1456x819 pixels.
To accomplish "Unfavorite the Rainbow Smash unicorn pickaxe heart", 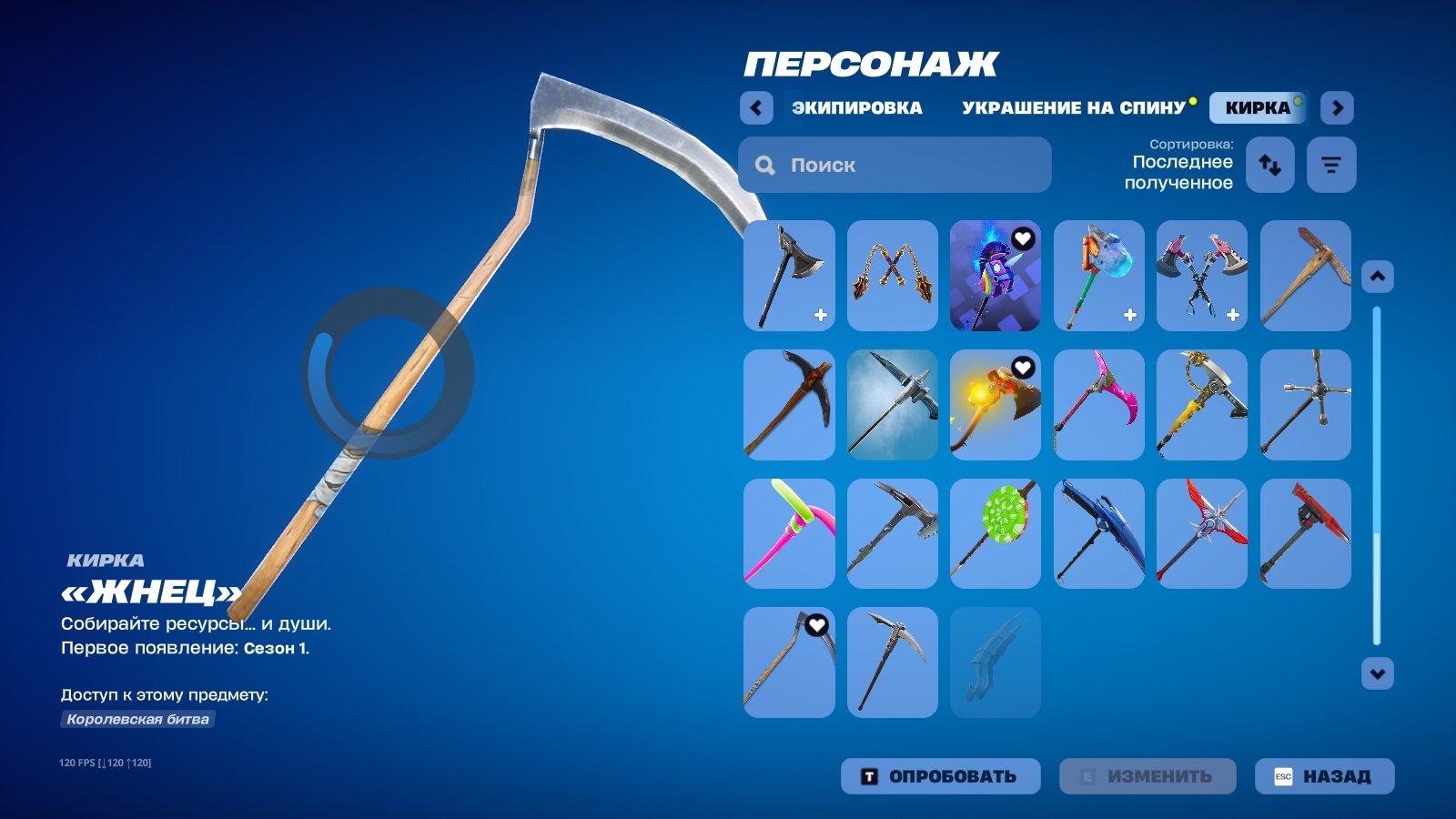I will click(1023, 238).
